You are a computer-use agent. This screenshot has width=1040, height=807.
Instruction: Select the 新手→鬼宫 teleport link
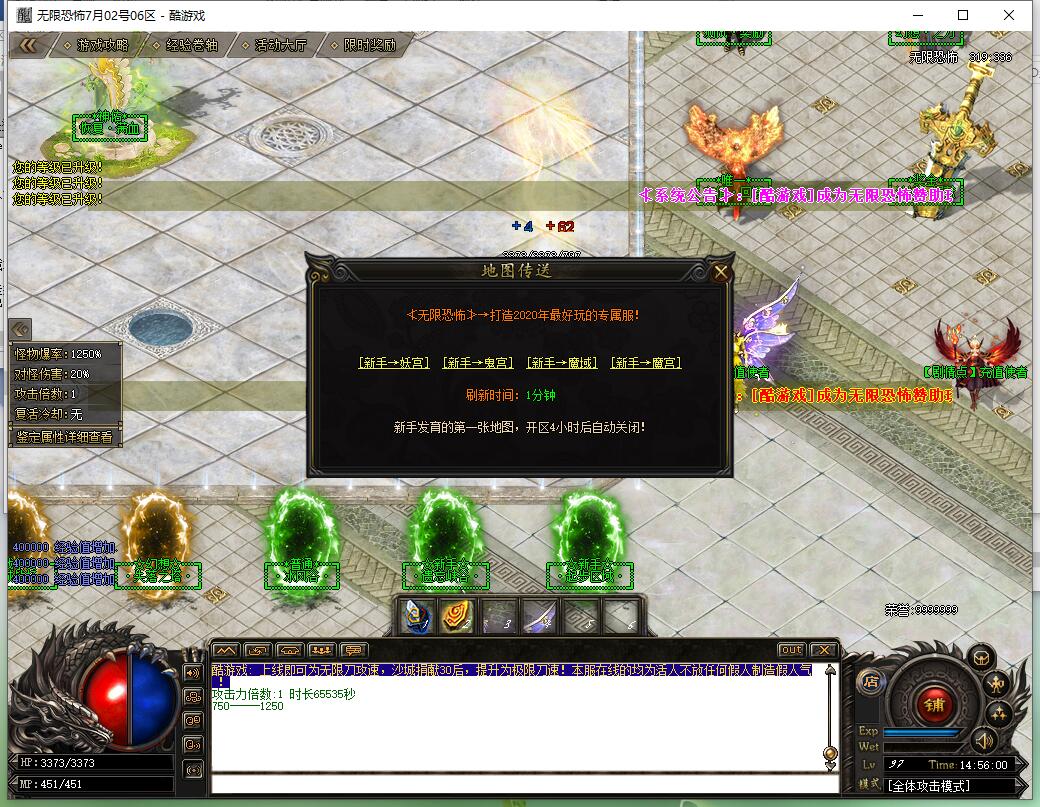[479, 363]
